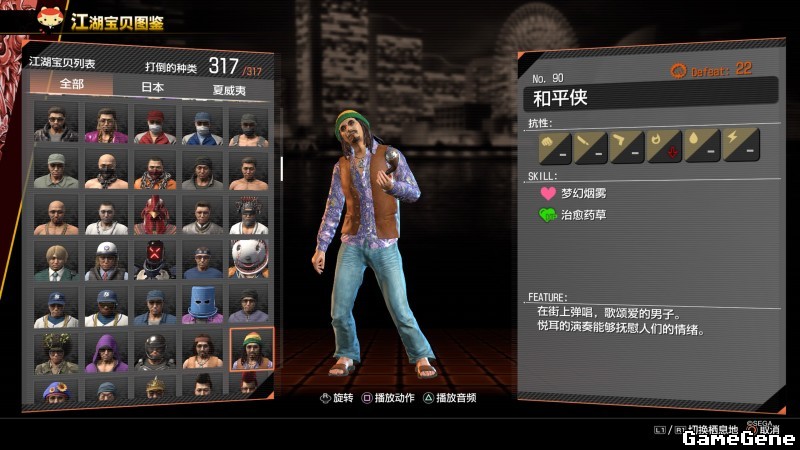
Task: Select the leafy camouflage head portrait
Action: tap(57, 351)
